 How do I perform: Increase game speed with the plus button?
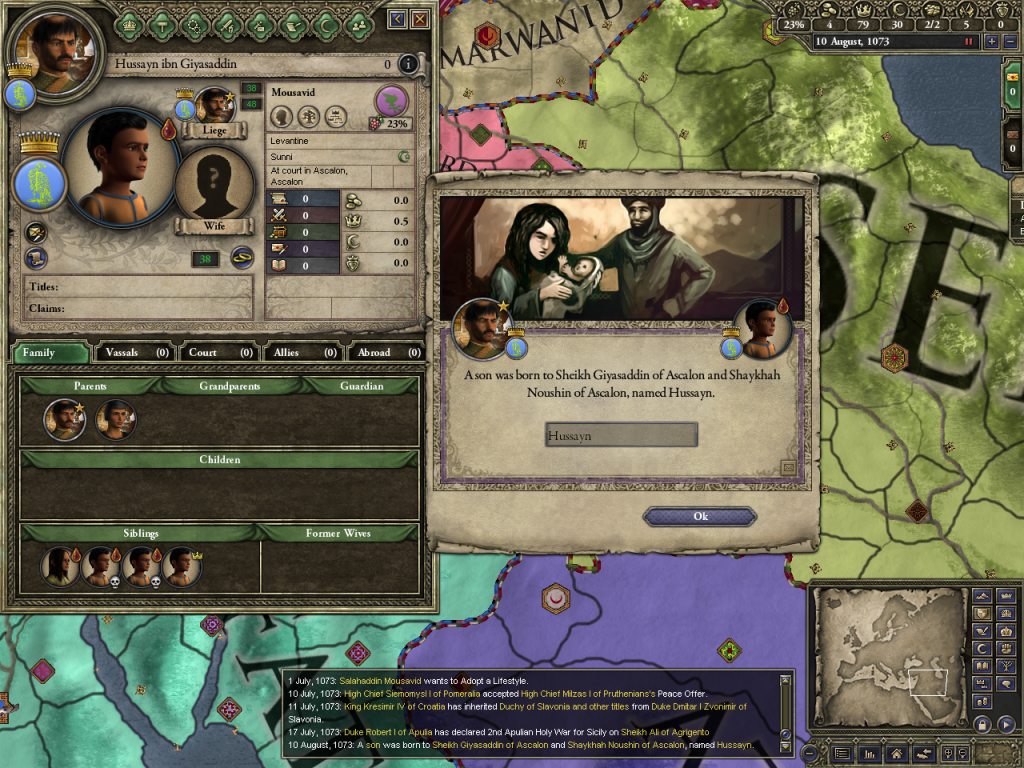pyautogui.click(x=992, y=42)
